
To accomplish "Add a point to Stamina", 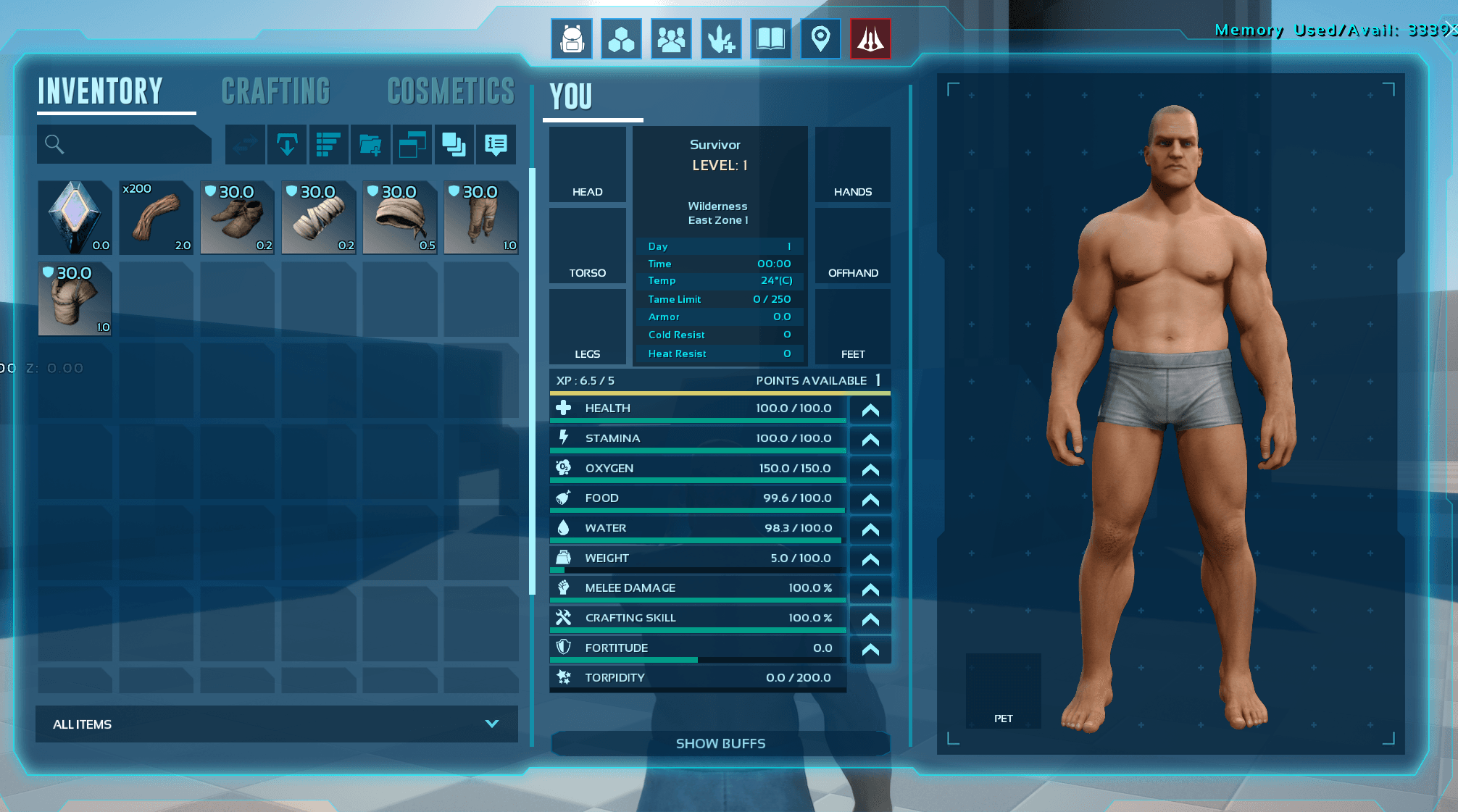I will [x=870, y=440].
